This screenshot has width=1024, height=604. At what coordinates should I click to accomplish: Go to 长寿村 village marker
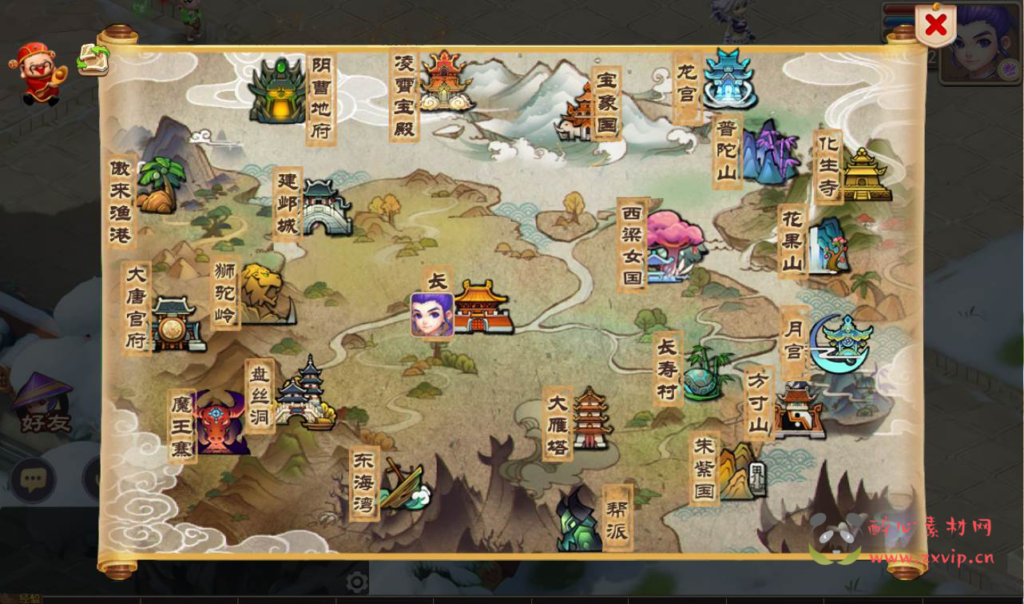pos(704,373)
